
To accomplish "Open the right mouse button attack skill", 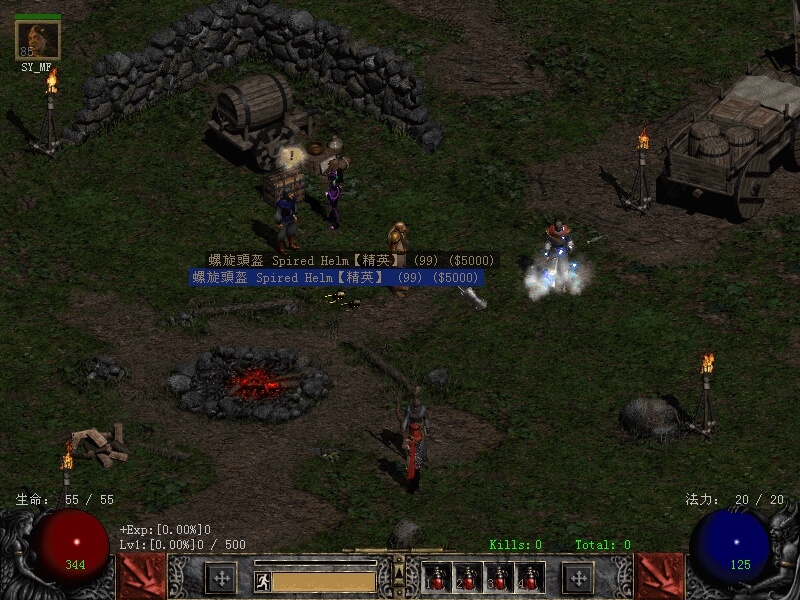I will click(x=659, y=576).
